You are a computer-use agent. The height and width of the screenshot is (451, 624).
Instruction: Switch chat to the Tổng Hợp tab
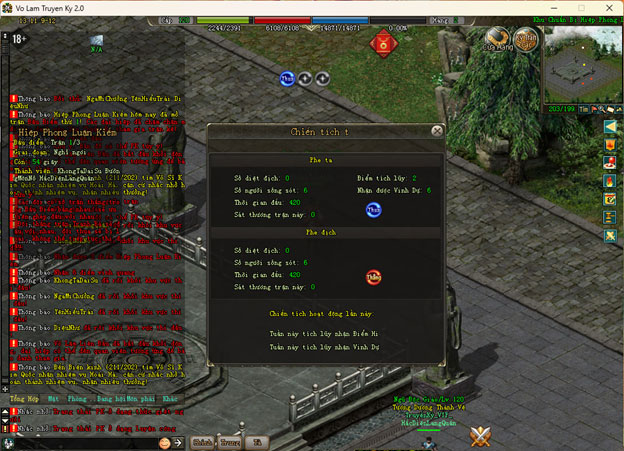pos(25,399)
